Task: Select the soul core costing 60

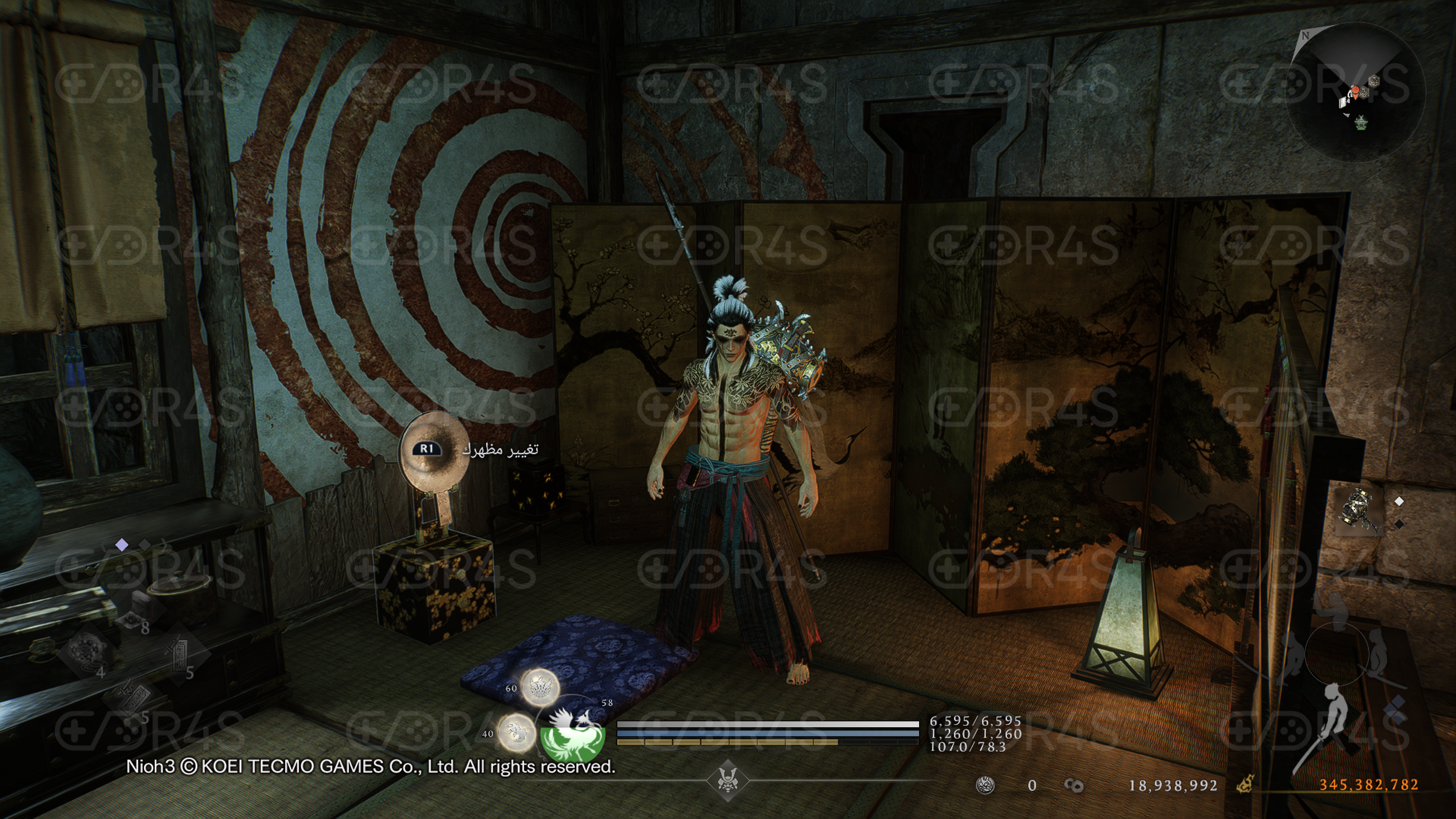Action: [x=540, y=687]
